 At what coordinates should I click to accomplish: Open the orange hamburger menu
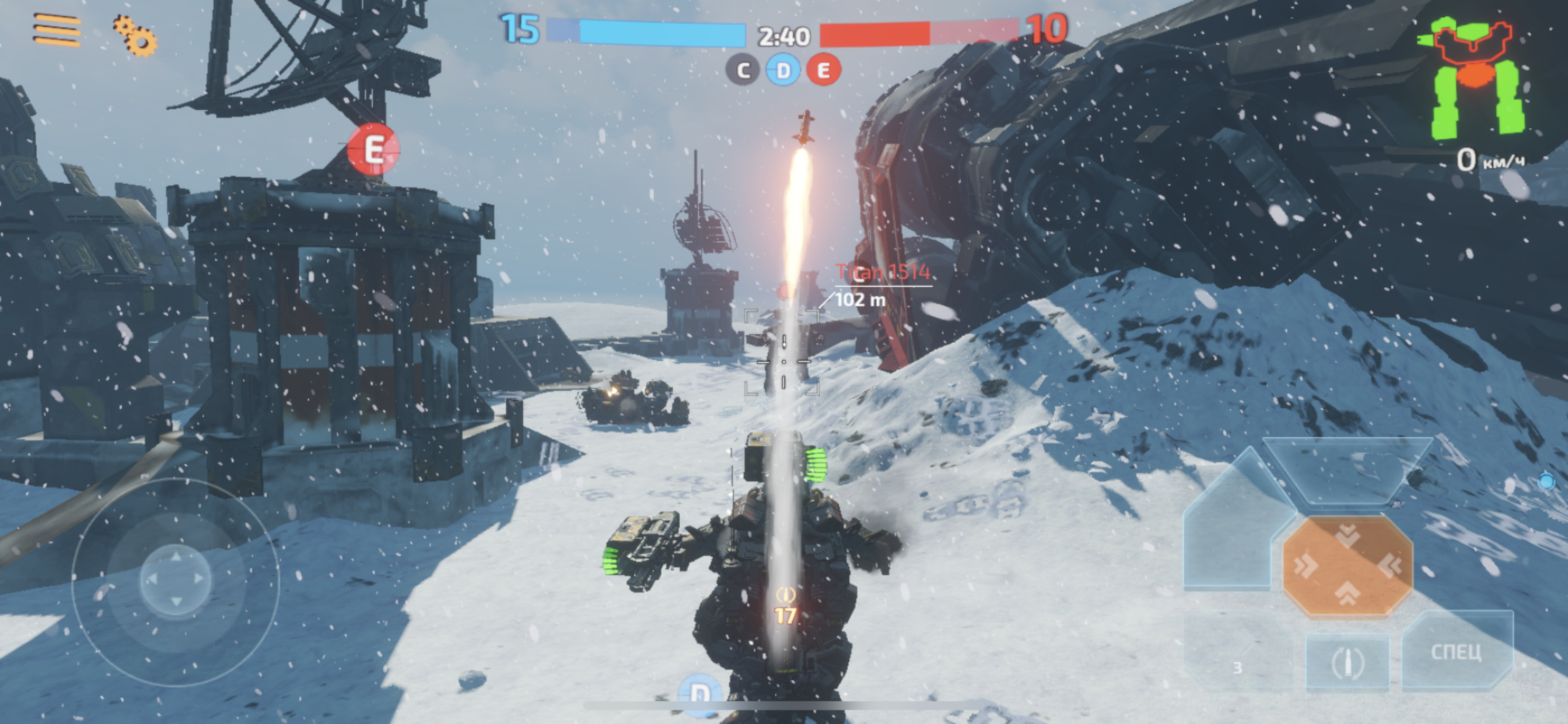click(57, 30)
